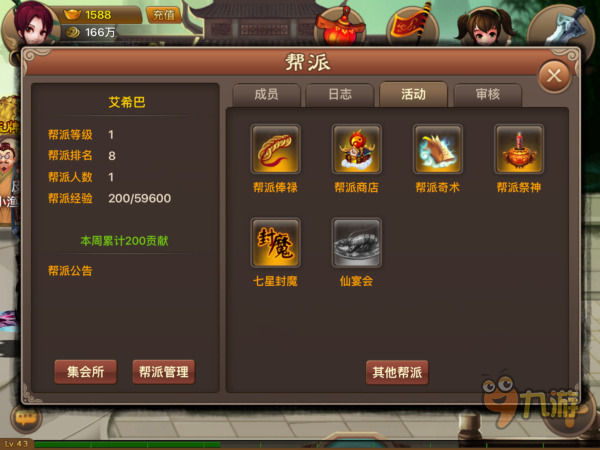This screenshot has height=450, width=600.
Task: Open the chat bubble icon
Action: coord(25,417)
